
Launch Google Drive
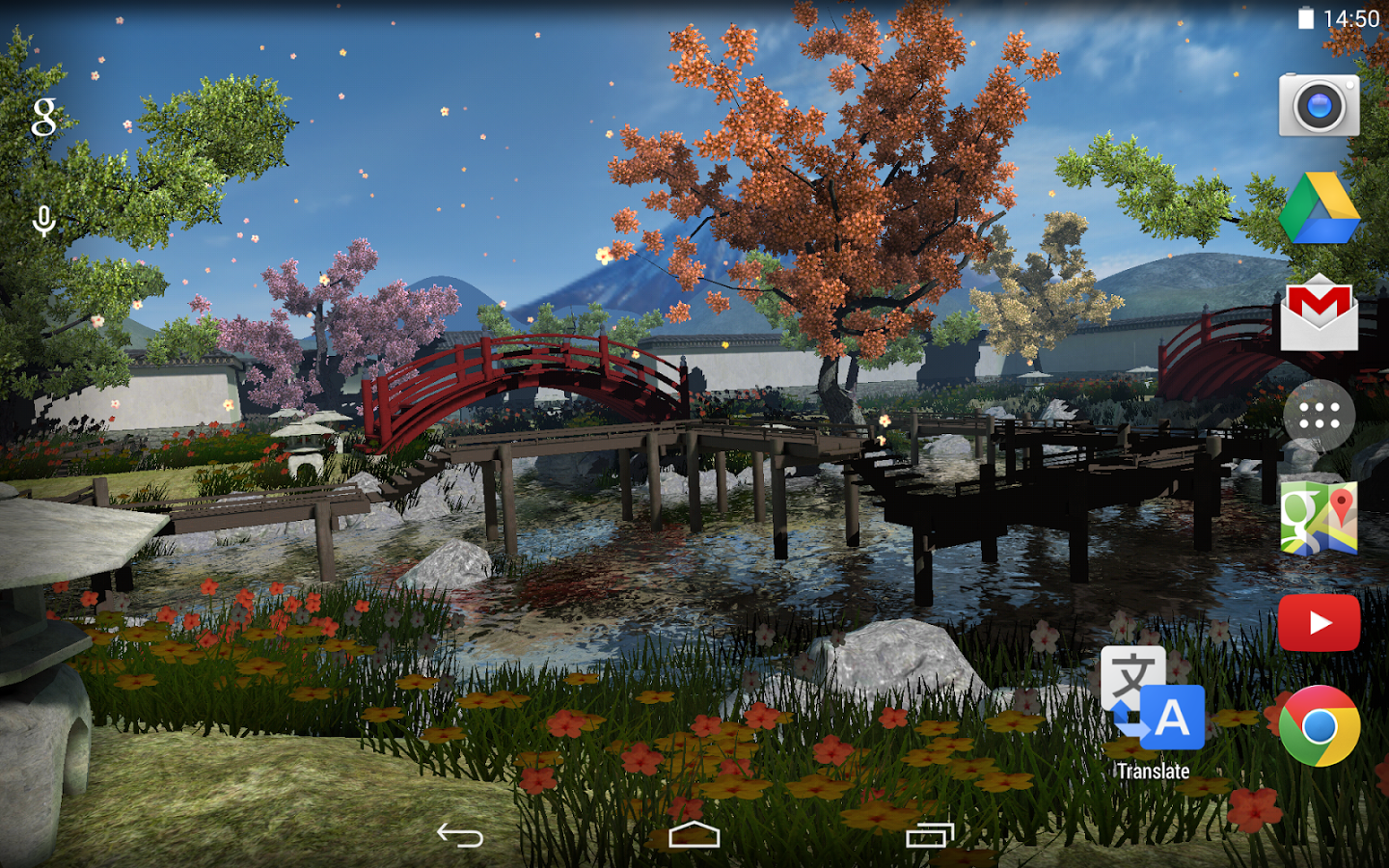click(1319, 209)
